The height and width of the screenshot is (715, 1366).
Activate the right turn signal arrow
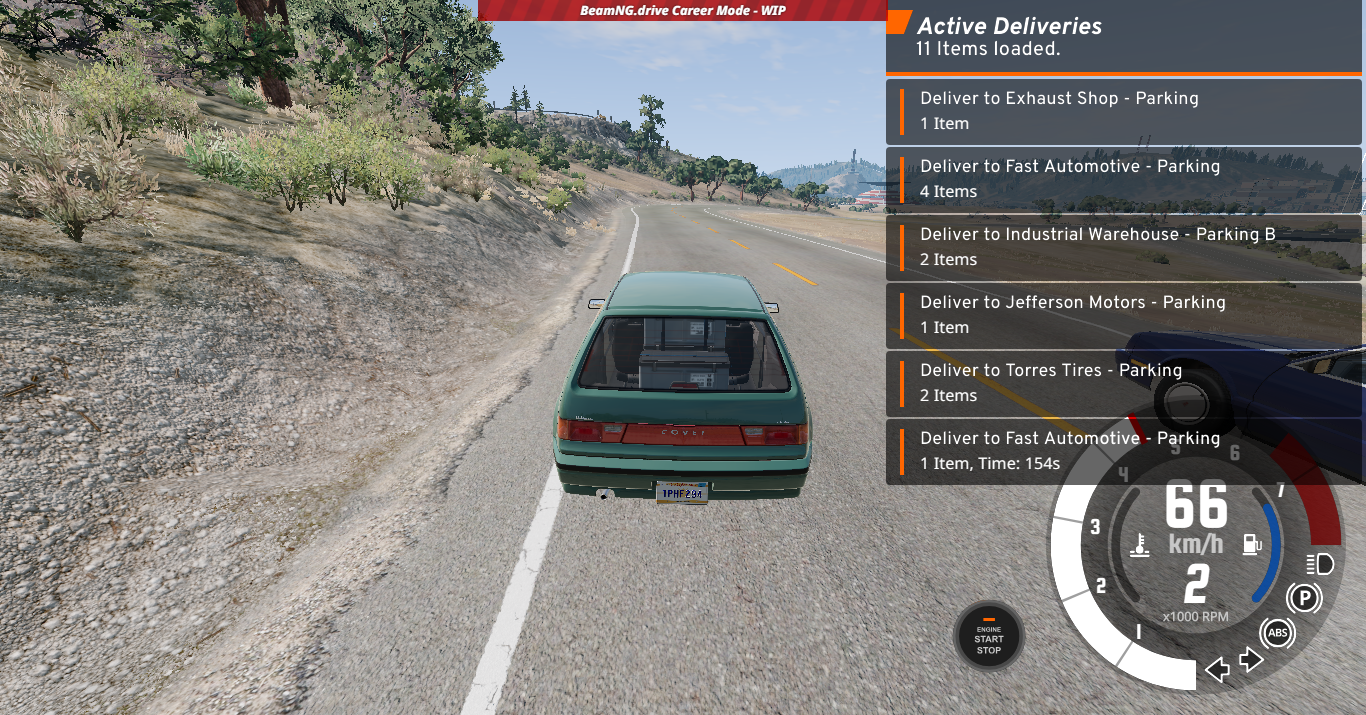(x=1251, y=661)
